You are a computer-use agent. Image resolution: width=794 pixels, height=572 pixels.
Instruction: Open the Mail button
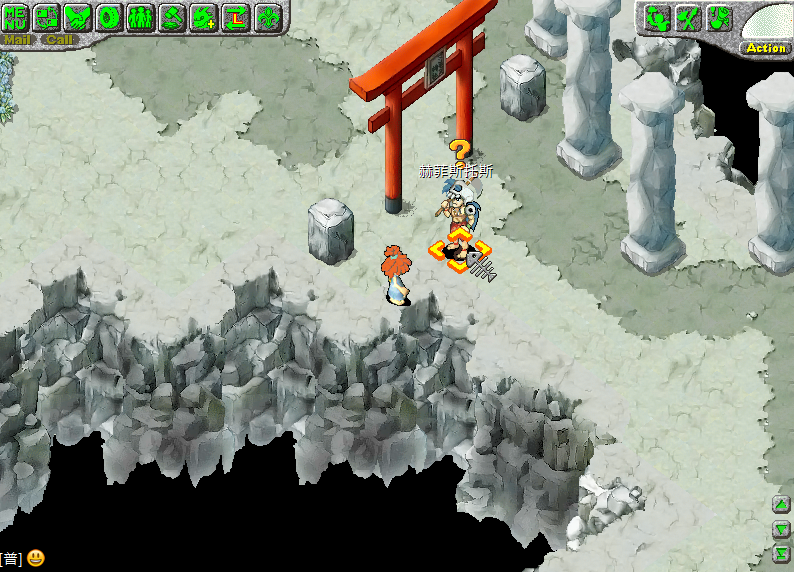(x=18, y=40)
